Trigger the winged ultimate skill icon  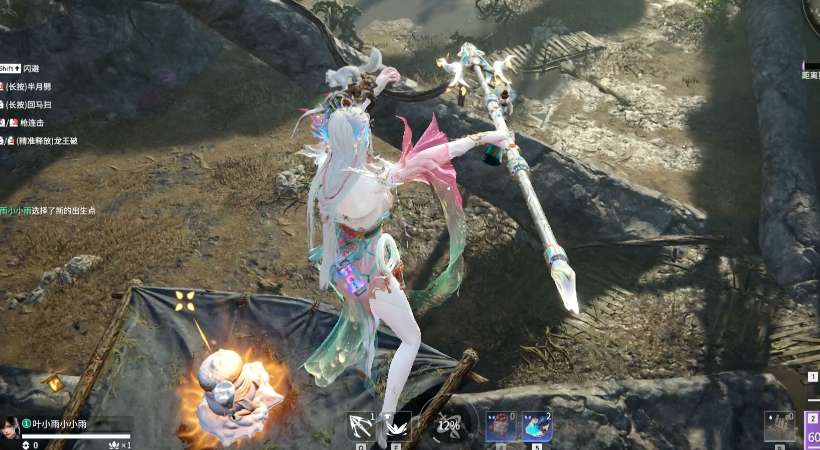tap(398, 426)
